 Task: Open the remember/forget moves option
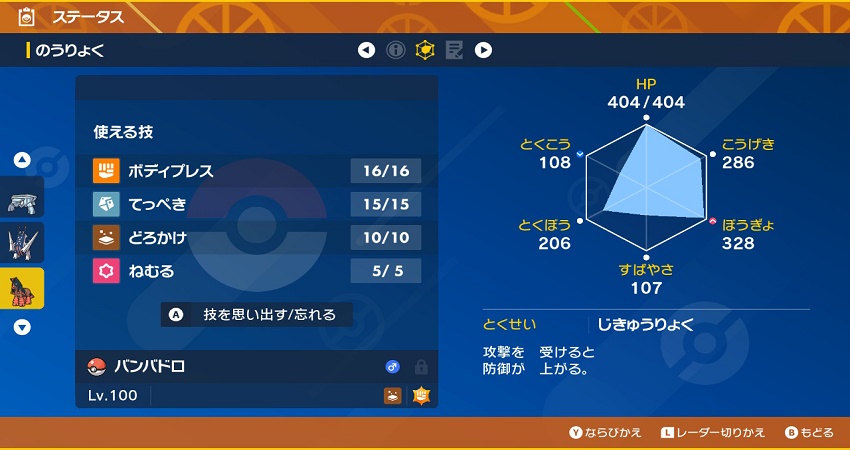click(257, 314)
